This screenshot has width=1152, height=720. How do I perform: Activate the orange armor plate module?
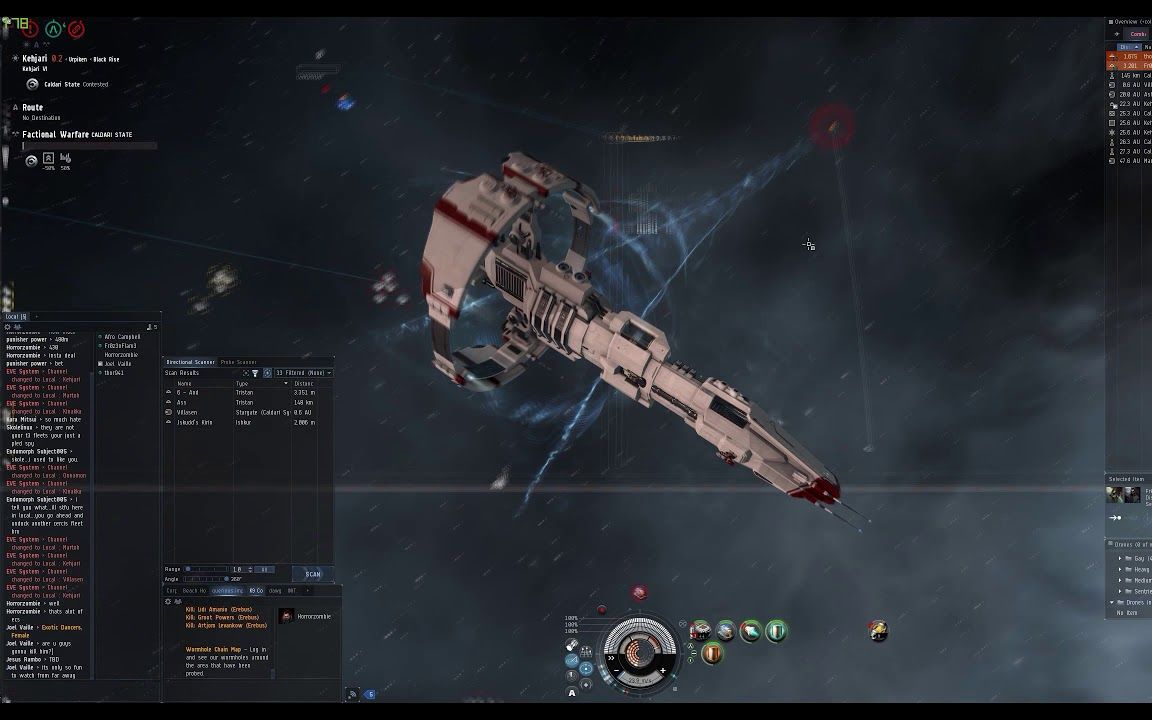click(712, 654)
